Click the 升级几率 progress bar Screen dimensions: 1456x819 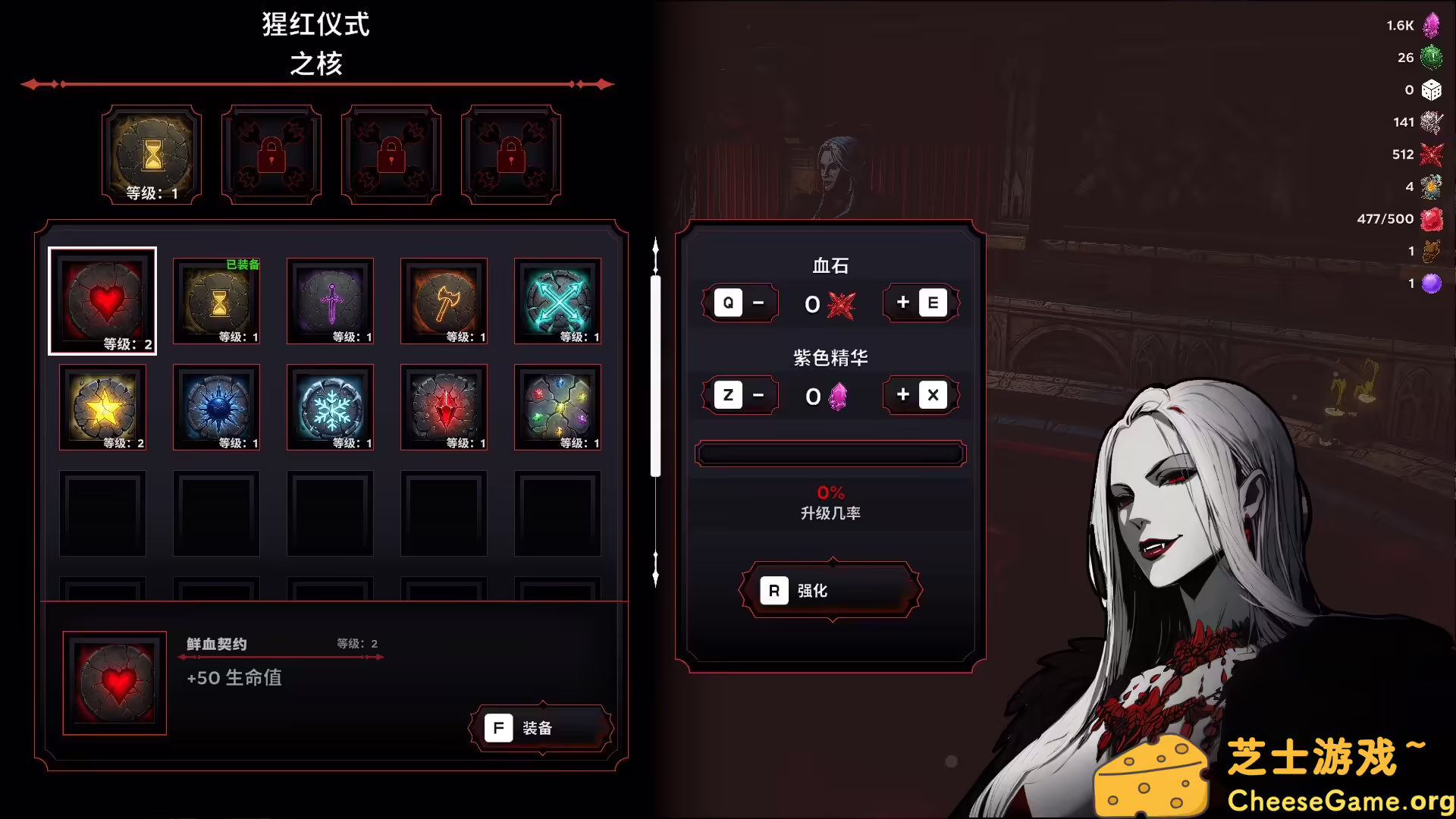point(830,453)
